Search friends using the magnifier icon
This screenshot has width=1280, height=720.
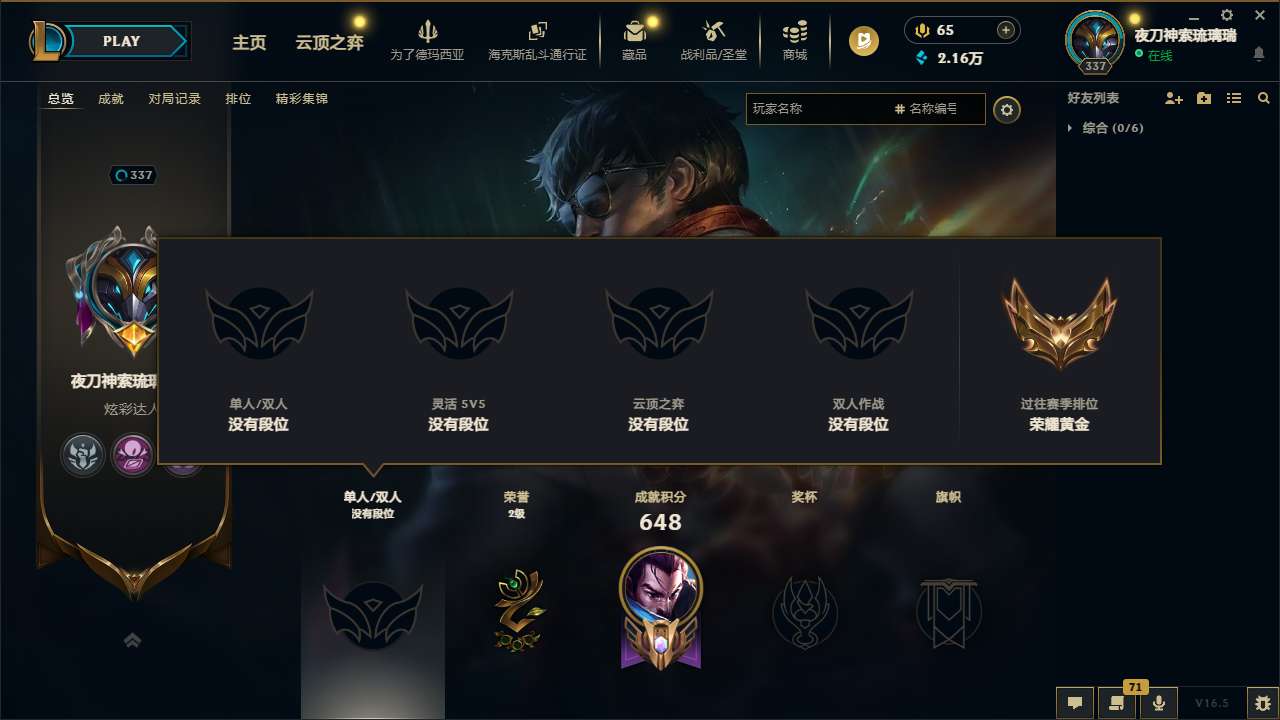1264,98
